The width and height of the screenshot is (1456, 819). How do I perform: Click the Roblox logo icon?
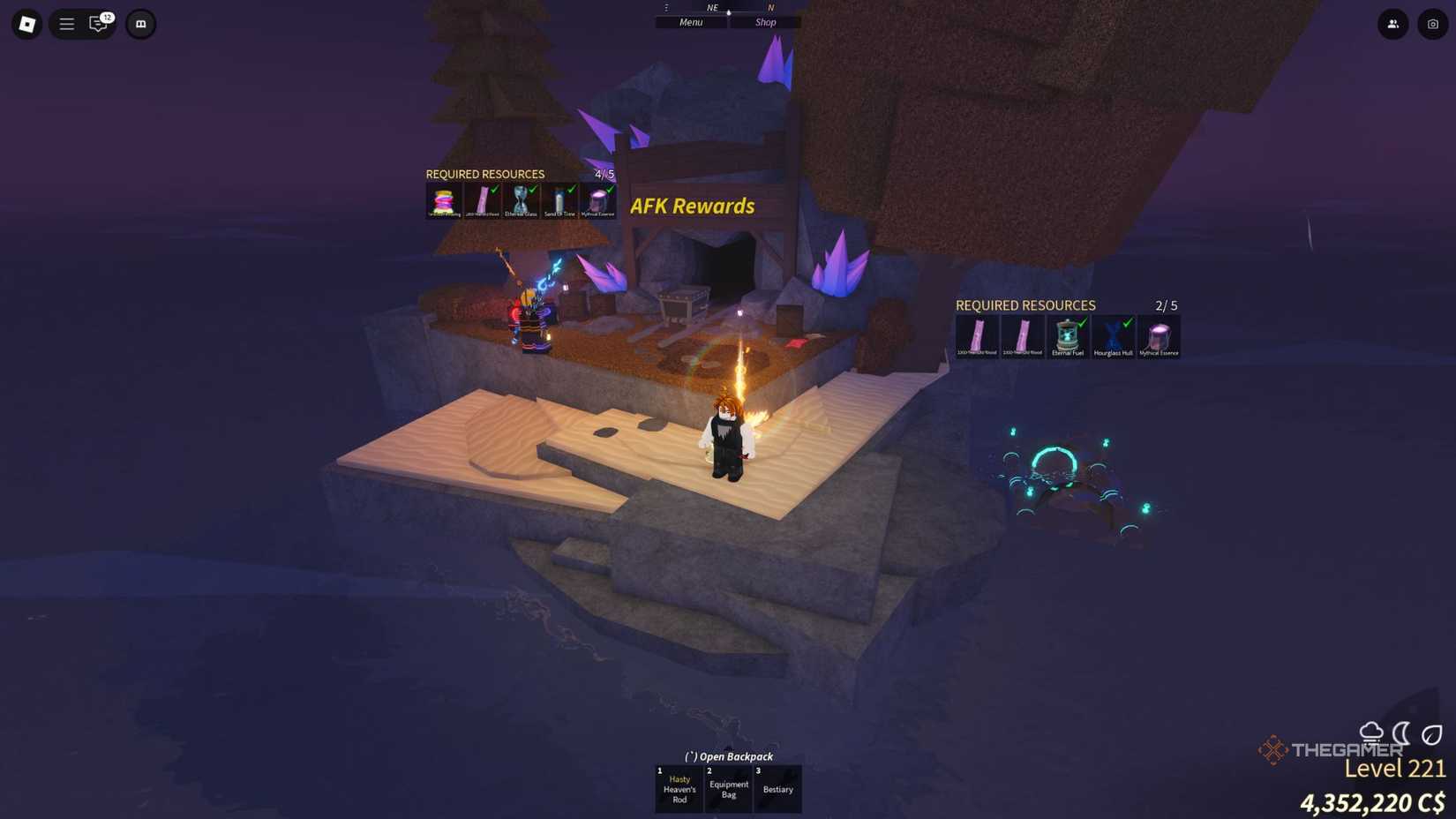pos(26,24)
